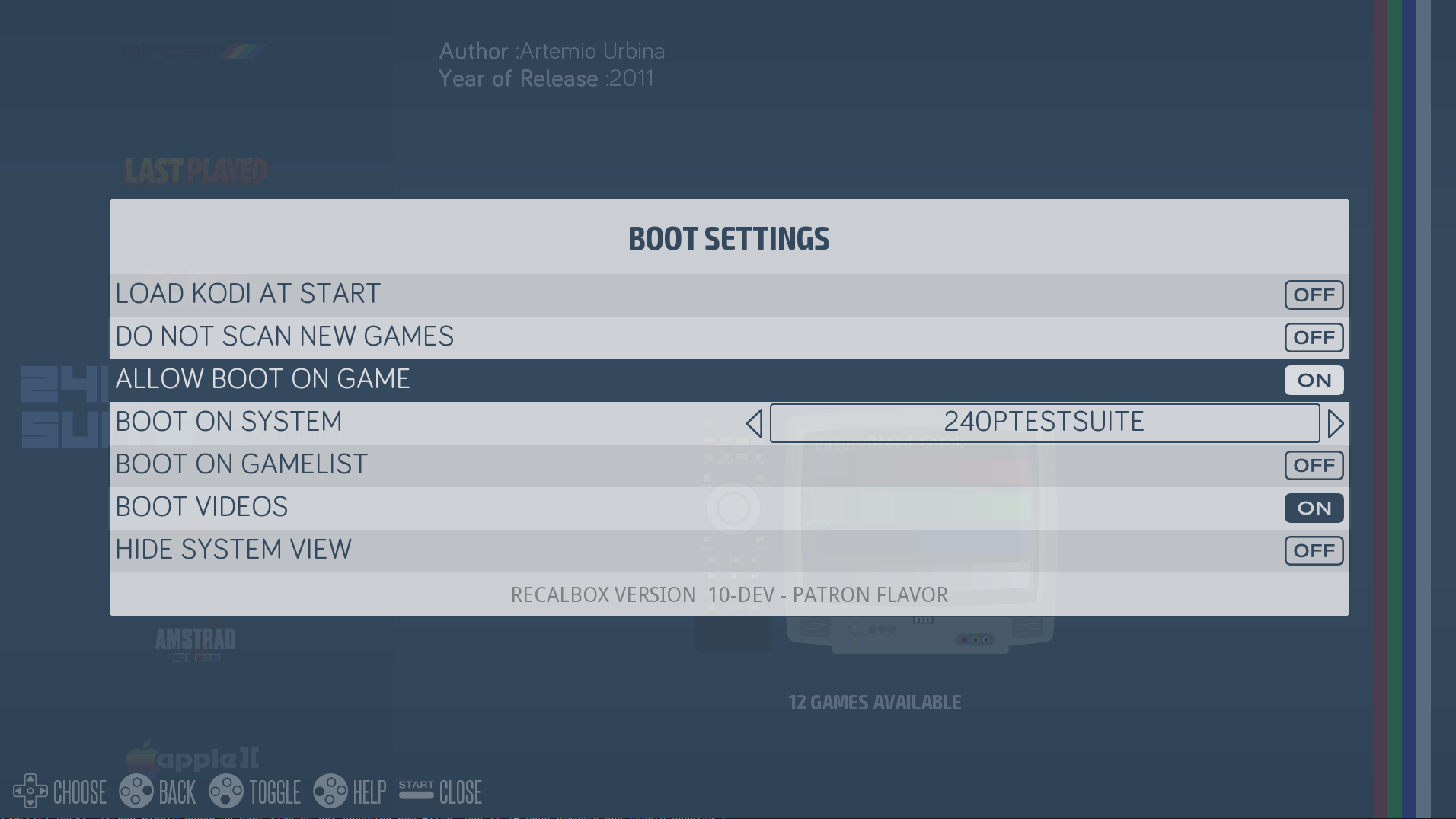Click the TOGGLE gamepad button icon

pyautogui.click(x=225, y=792)
